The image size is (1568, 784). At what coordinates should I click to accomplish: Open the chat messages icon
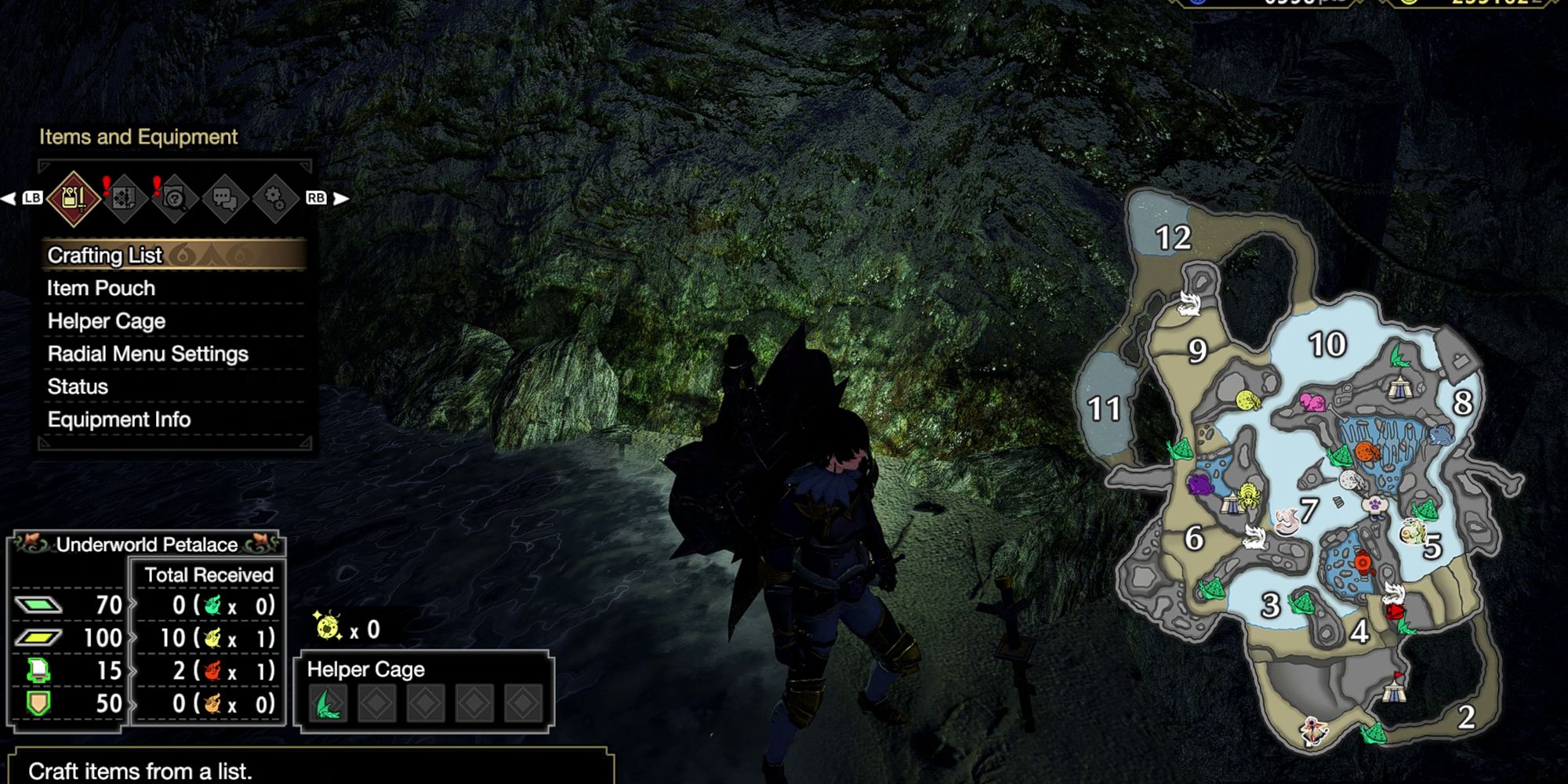(226, 198)
